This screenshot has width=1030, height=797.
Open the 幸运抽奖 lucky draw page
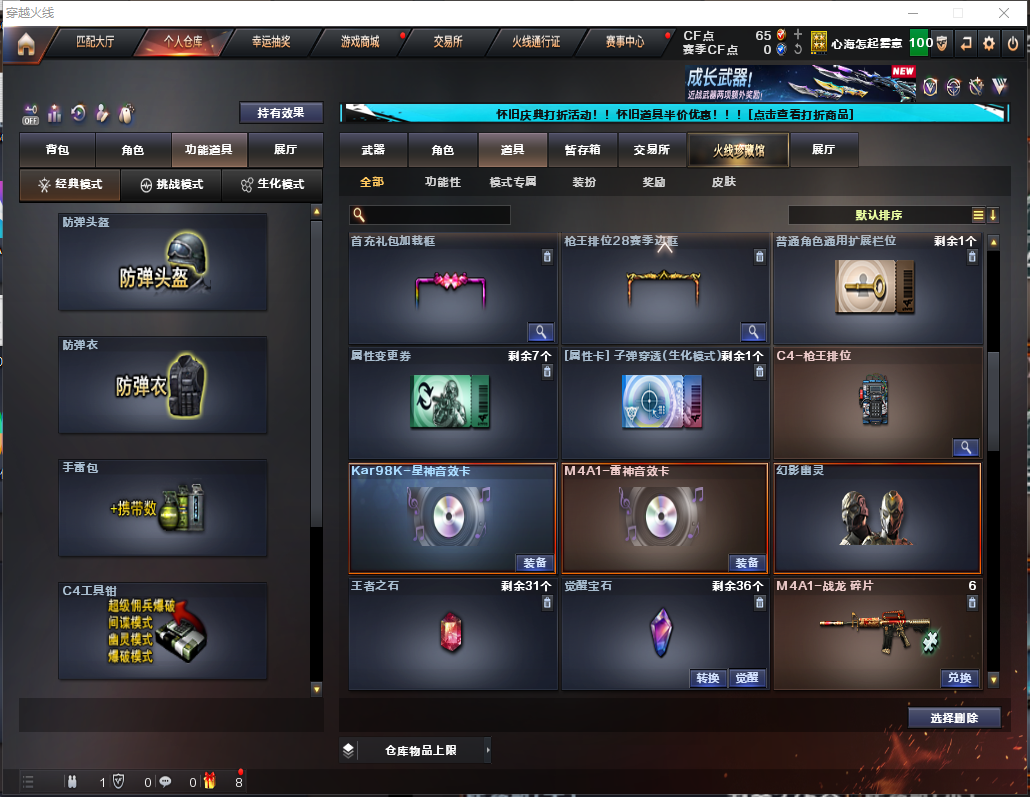[271, 42]
